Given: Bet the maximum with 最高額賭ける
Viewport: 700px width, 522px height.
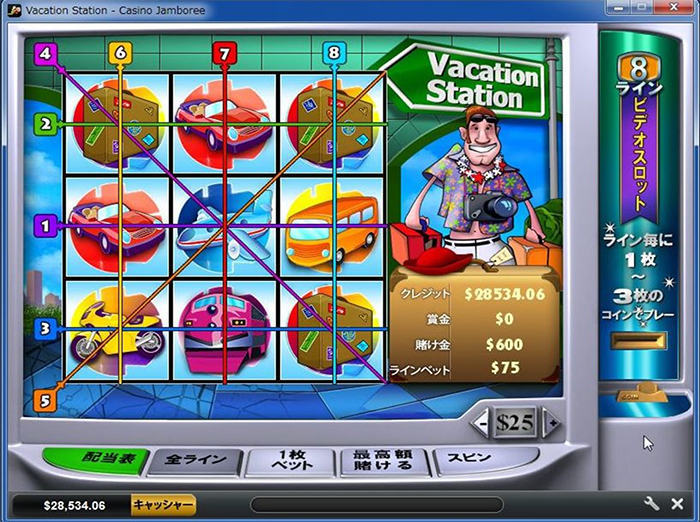Looking at the screenshot, I should click(384, 462).
